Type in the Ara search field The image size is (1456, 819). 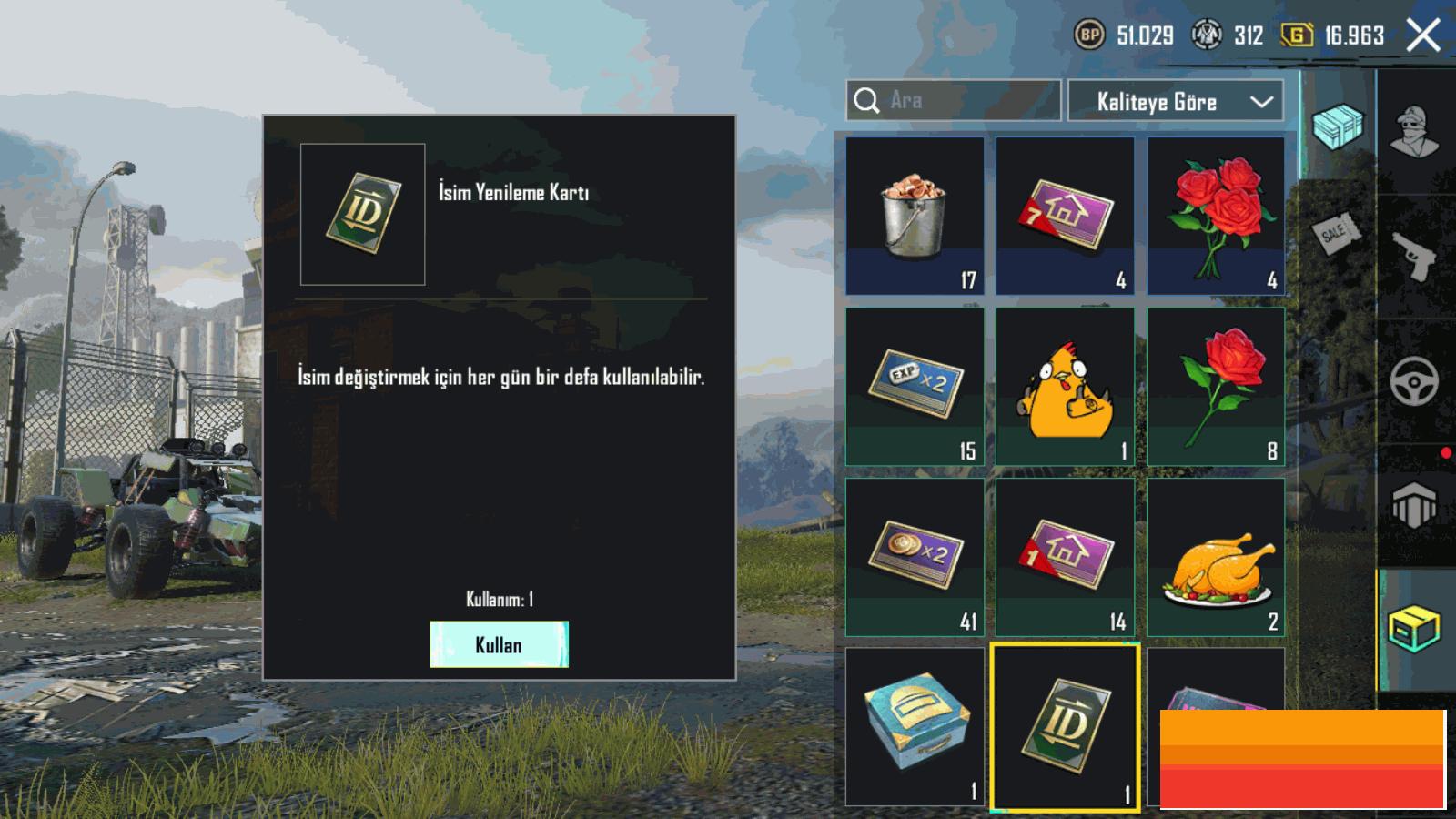(965, 100)
